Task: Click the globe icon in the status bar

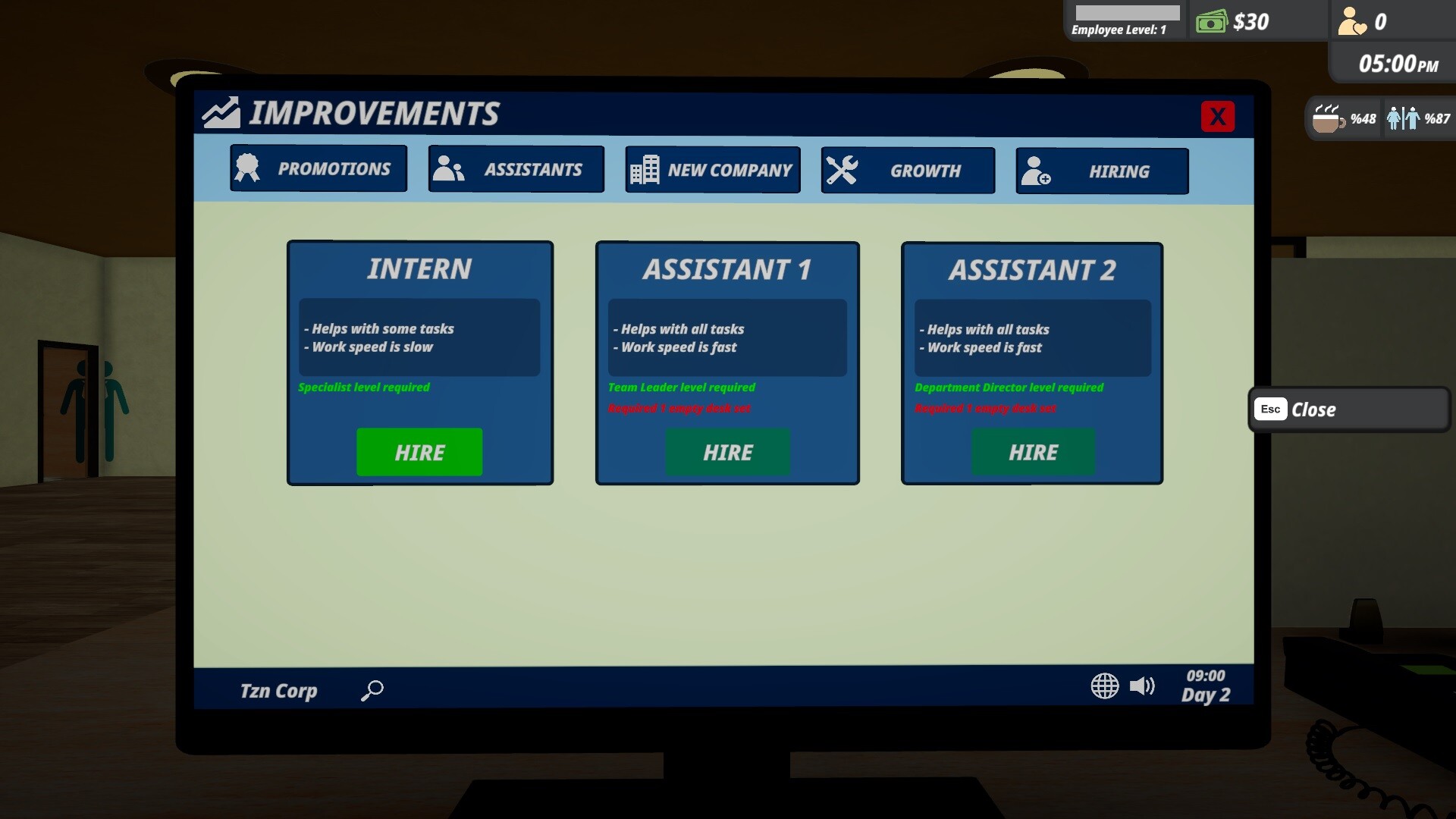Action: click(1104, 686)
